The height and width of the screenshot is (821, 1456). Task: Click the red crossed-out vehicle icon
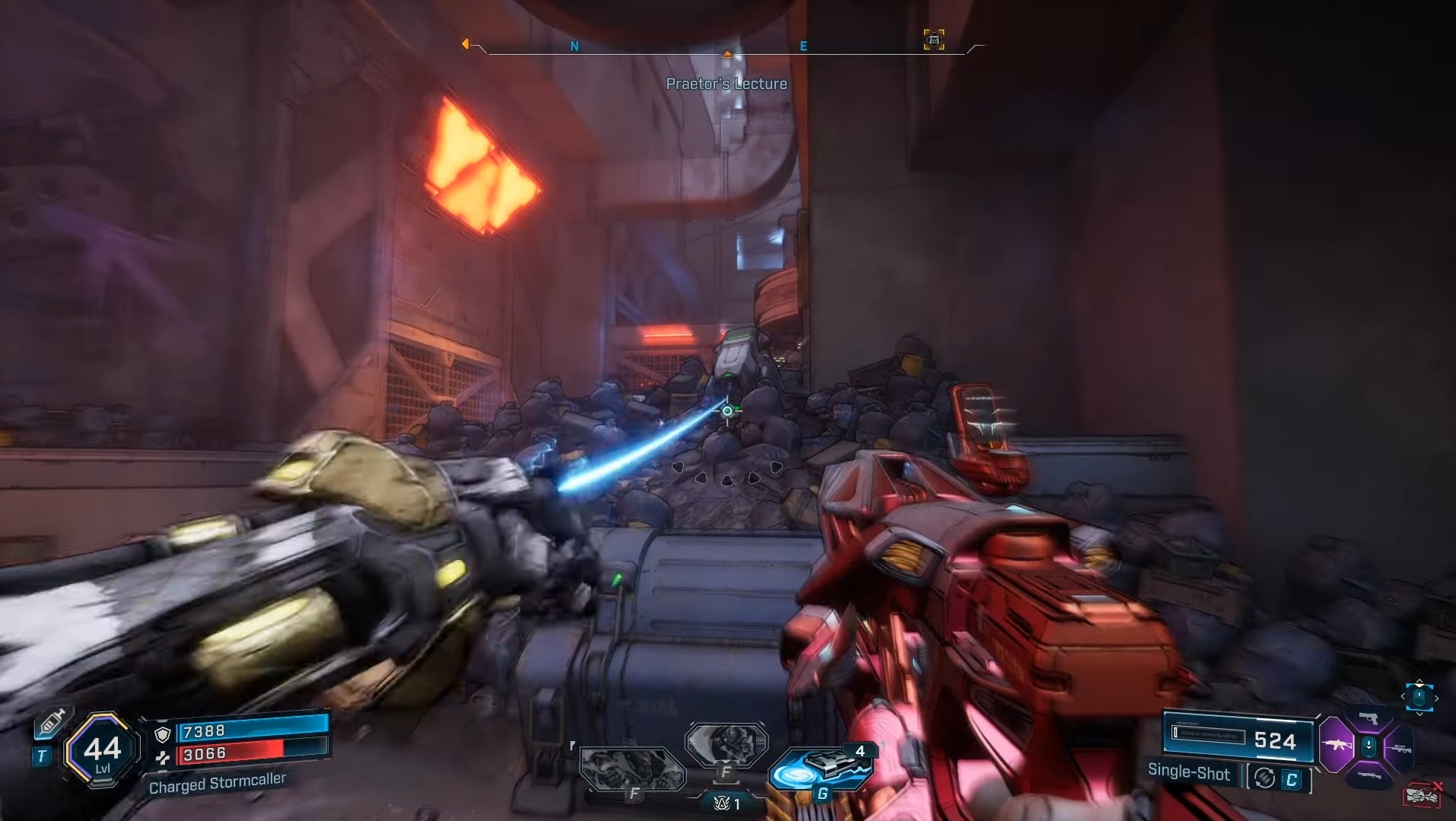coord(1422,795)
